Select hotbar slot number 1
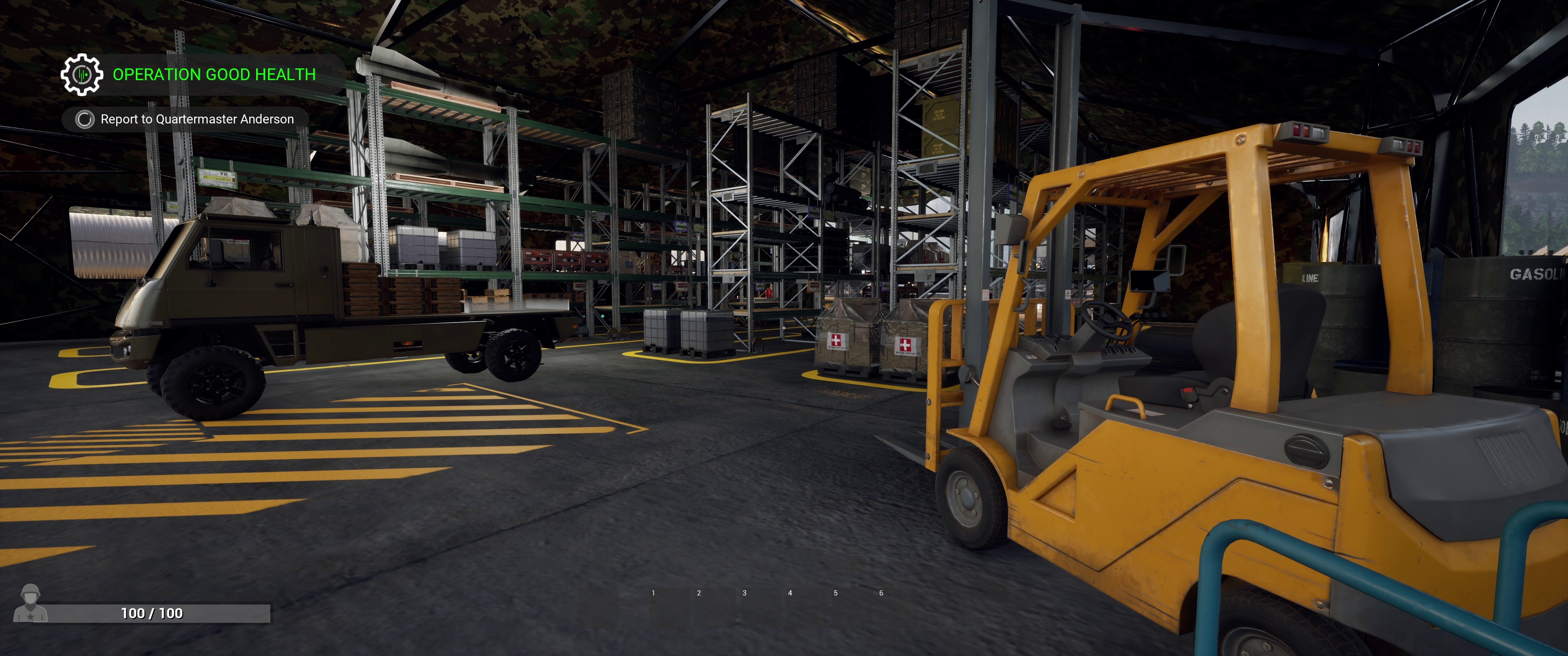The height and width of the screenshot is (656, 1568). pyautogui.click(x=653, y=593)
